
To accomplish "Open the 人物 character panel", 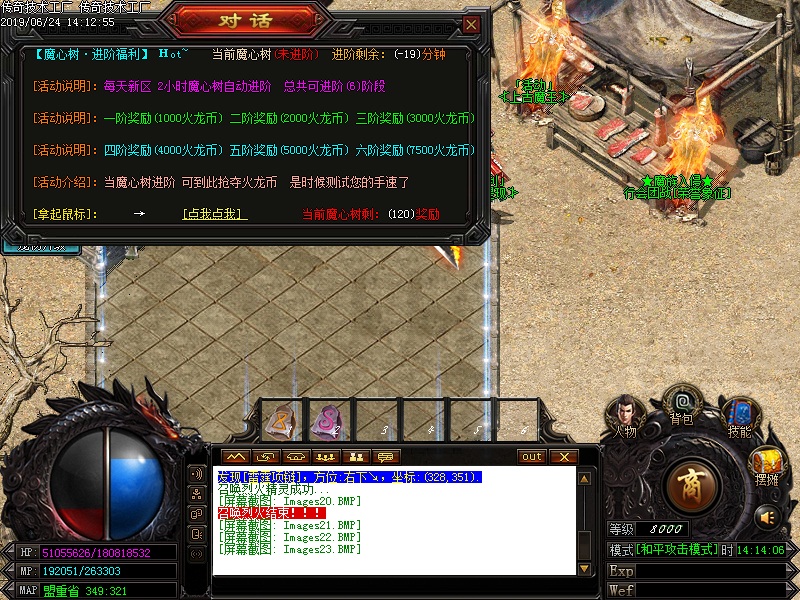I will 626,413.
